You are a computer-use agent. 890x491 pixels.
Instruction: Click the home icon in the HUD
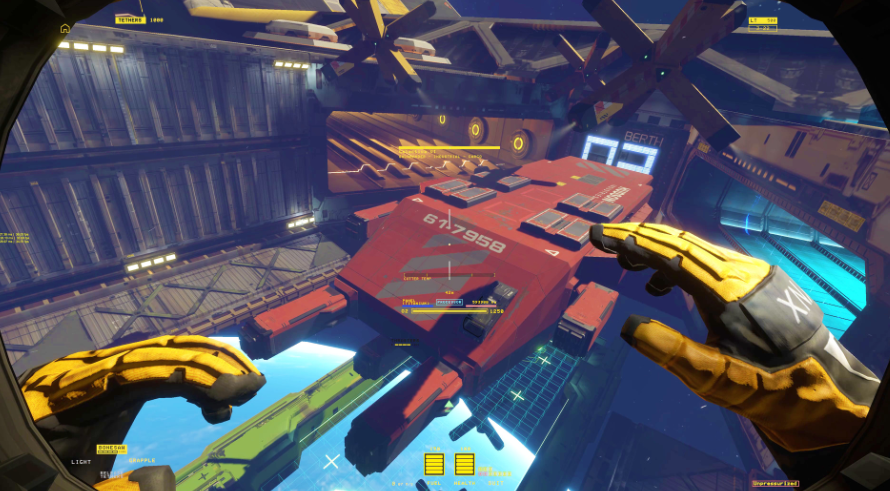pos(65,28)
